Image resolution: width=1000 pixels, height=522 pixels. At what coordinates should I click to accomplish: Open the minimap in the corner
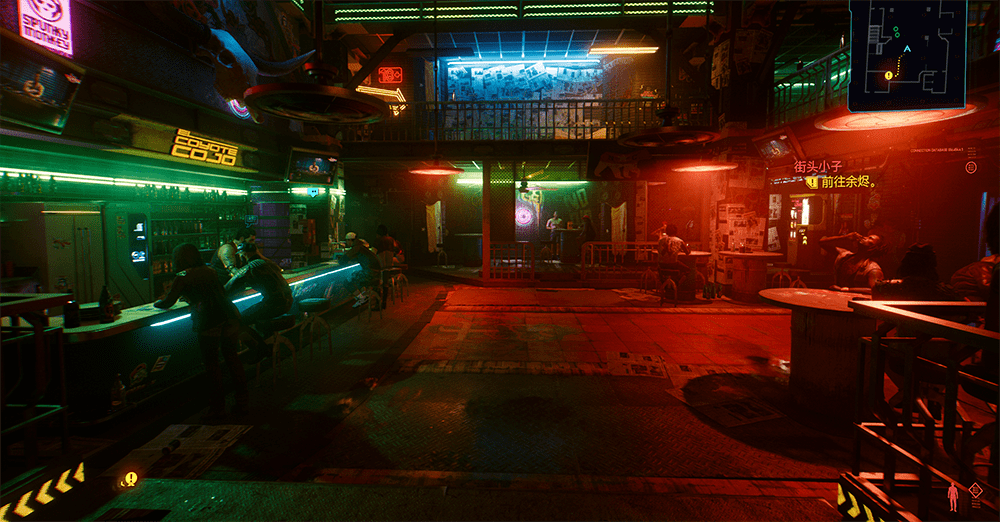tap(907, 54)
